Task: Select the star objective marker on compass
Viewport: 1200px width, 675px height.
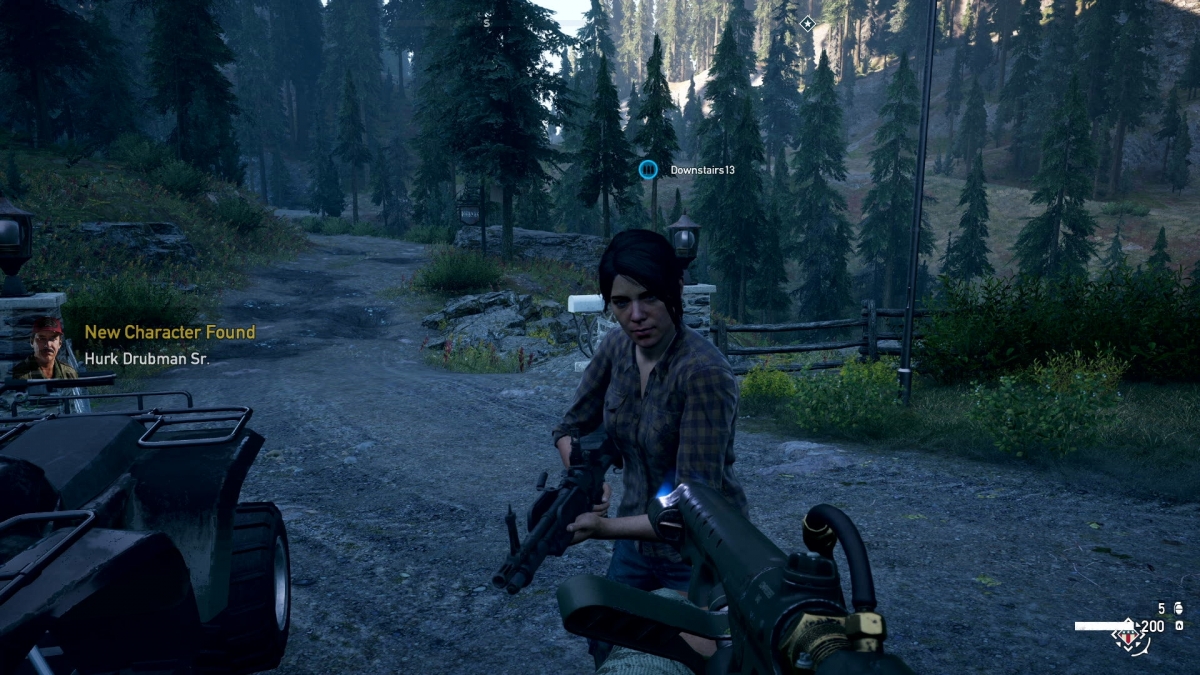Action: point(808,23)
